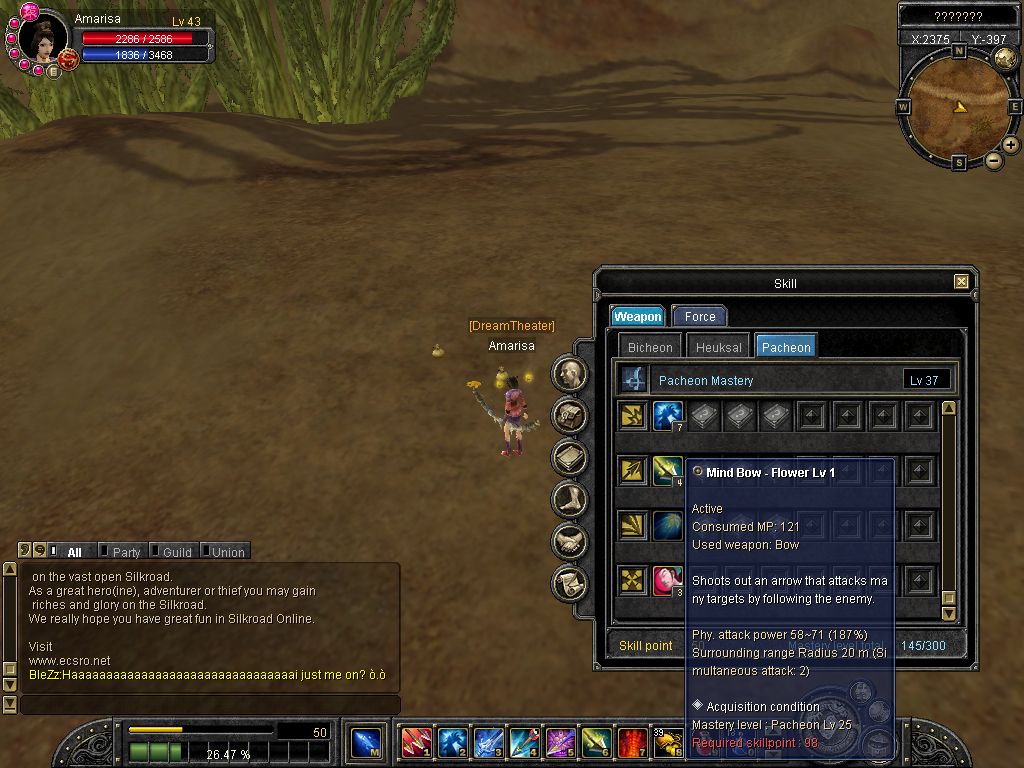Select the Pacheon mastery tab

786,347
